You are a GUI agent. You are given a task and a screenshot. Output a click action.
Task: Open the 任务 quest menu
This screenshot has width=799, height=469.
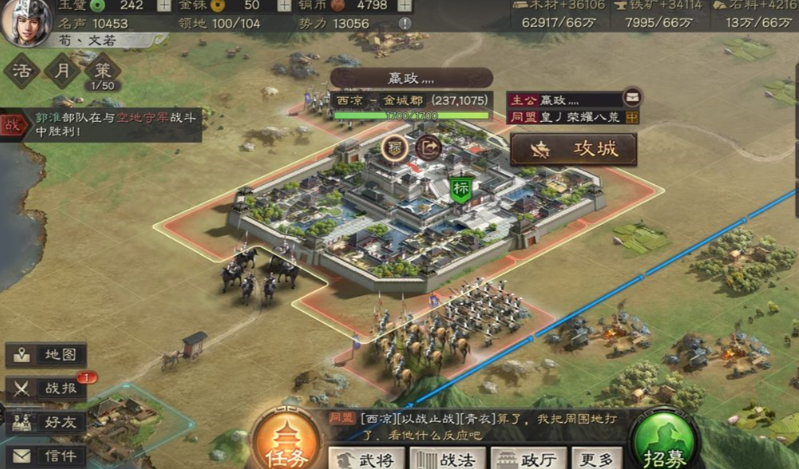pyautogui.click(x=285, y=442)
